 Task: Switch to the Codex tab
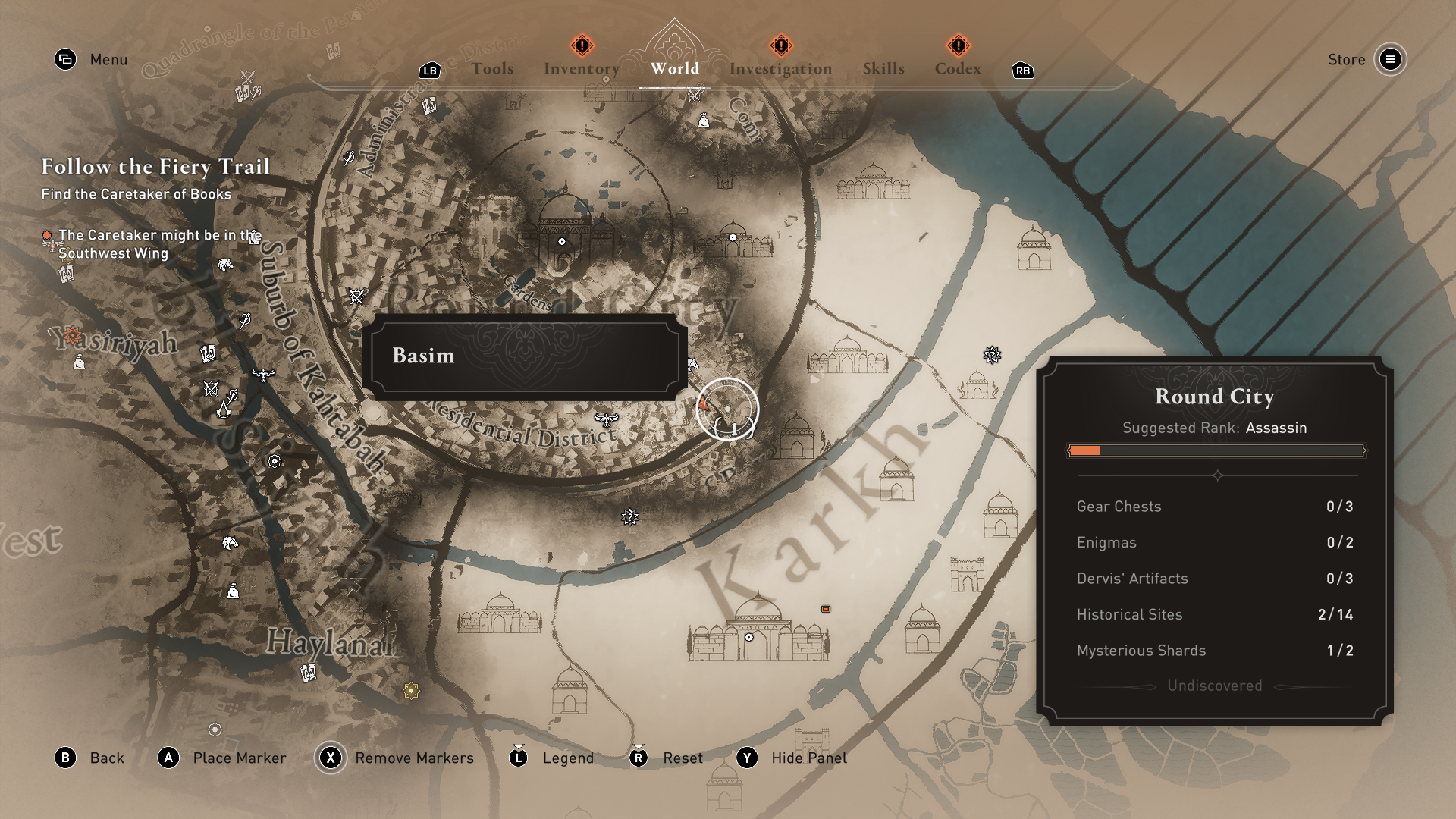point(957,69)
